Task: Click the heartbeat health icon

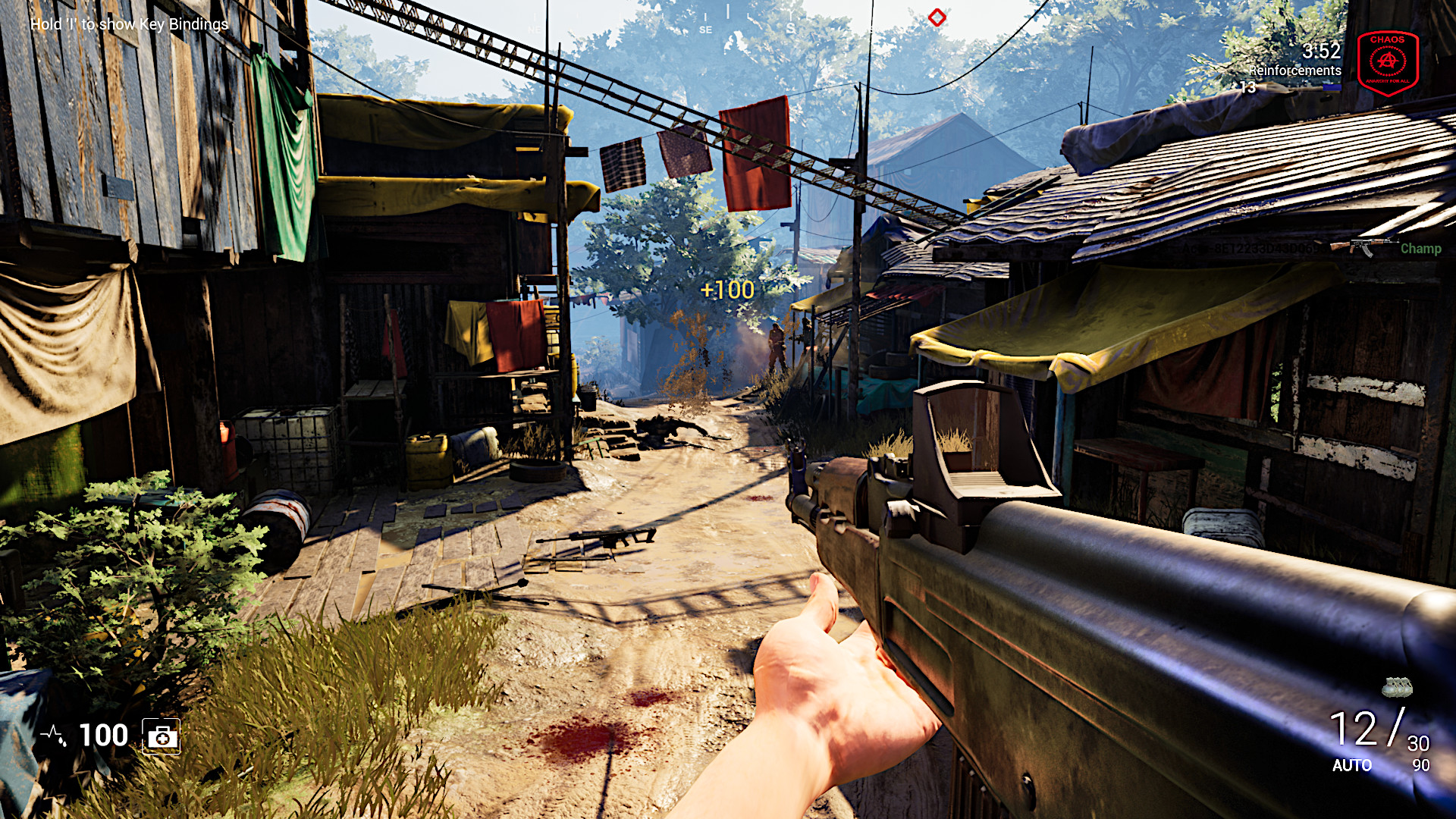Action: point(52,734)
